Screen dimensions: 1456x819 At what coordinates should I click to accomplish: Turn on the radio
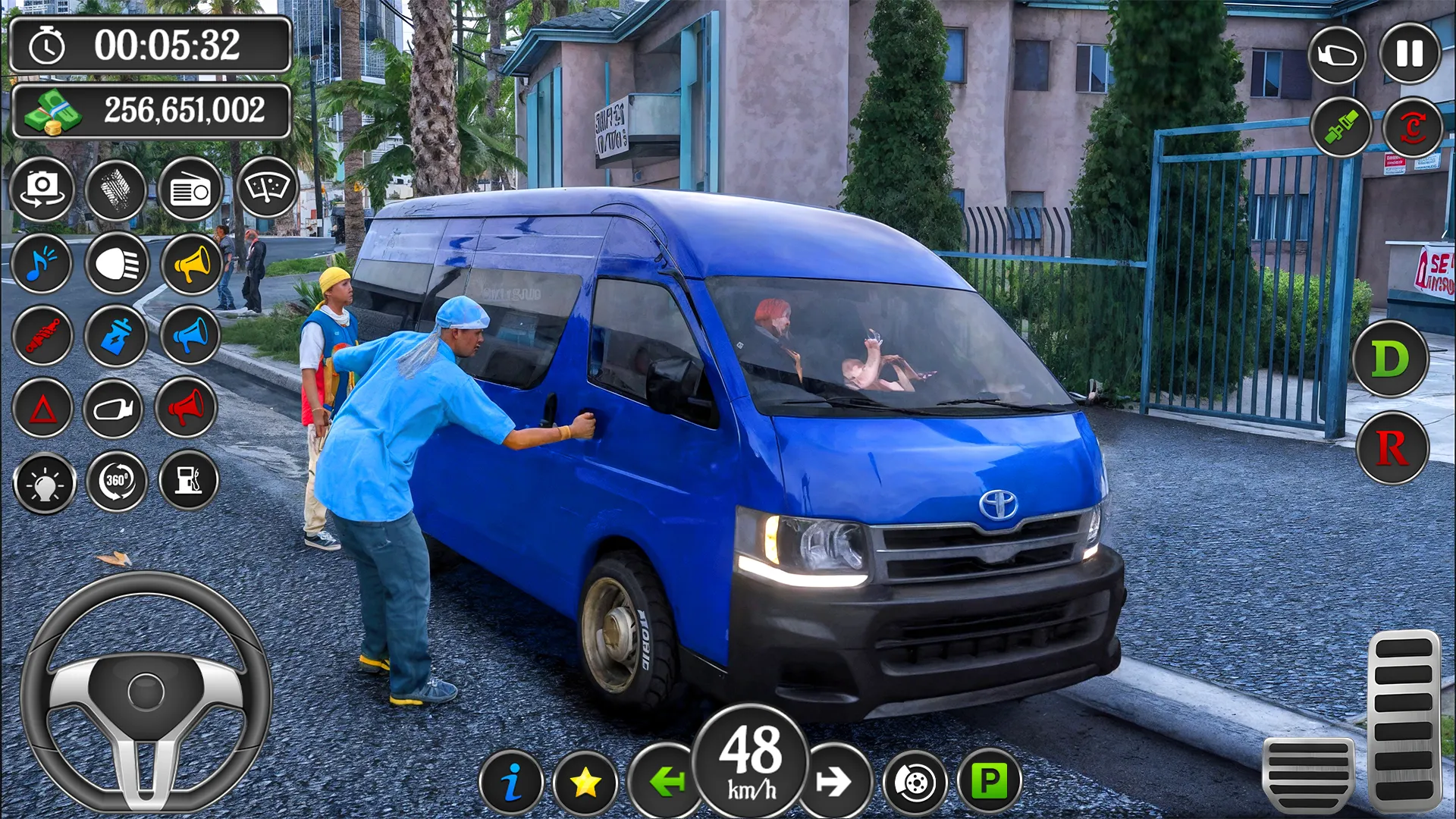190,190
